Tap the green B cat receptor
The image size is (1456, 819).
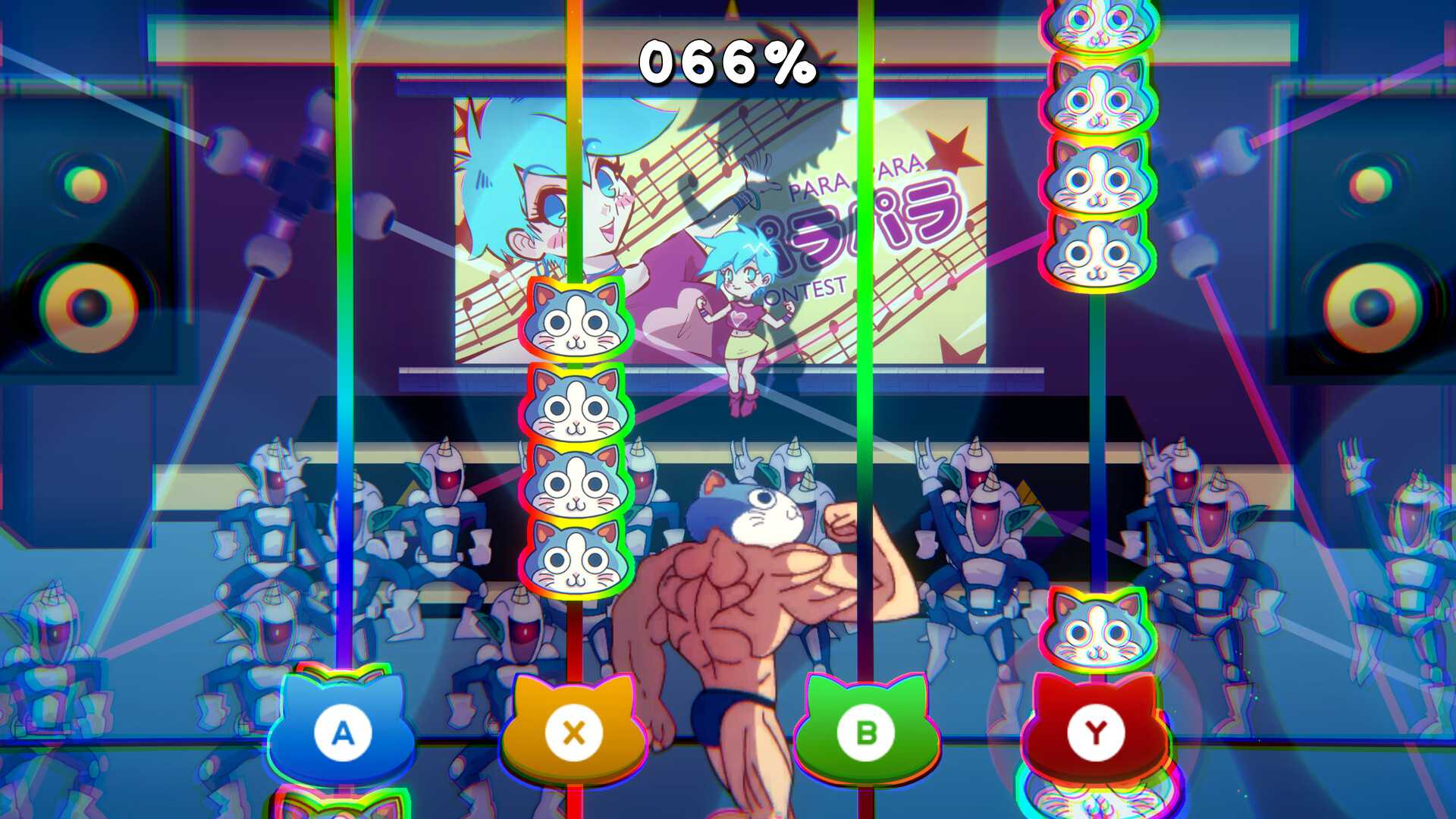864,732
